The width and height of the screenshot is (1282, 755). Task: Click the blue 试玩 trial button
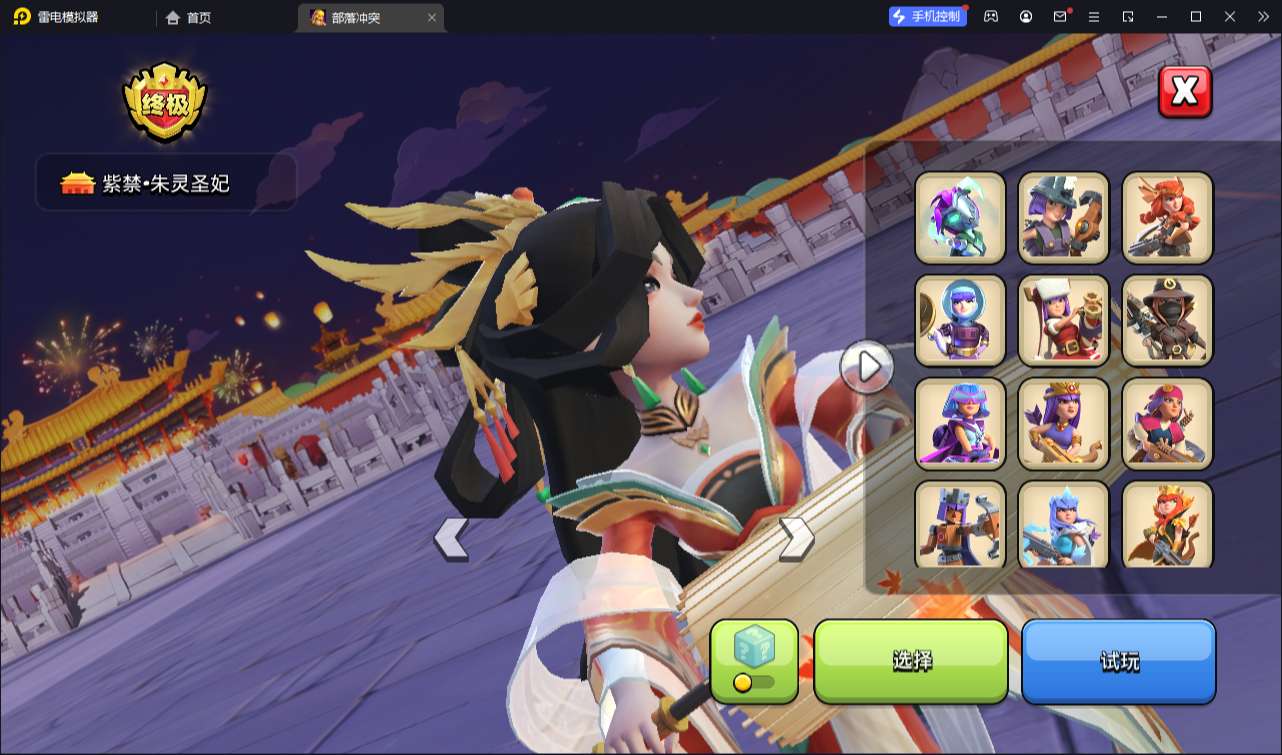point(1118,661)
